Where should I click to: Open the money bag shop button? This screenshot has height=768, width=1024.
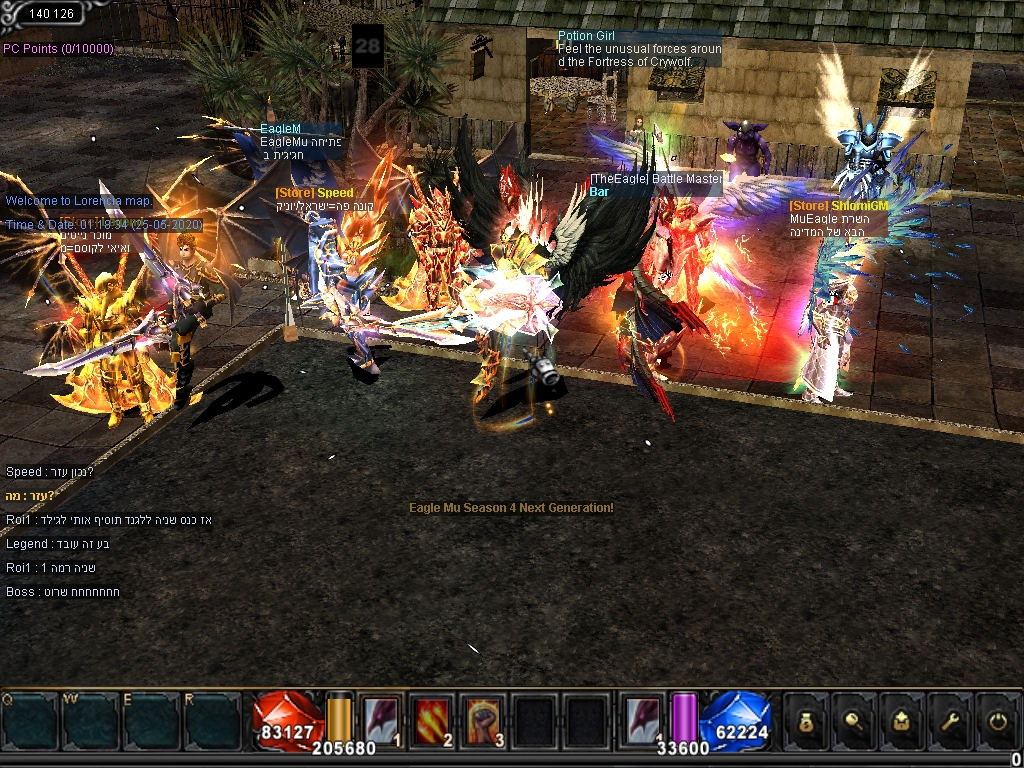pos(804,720)
